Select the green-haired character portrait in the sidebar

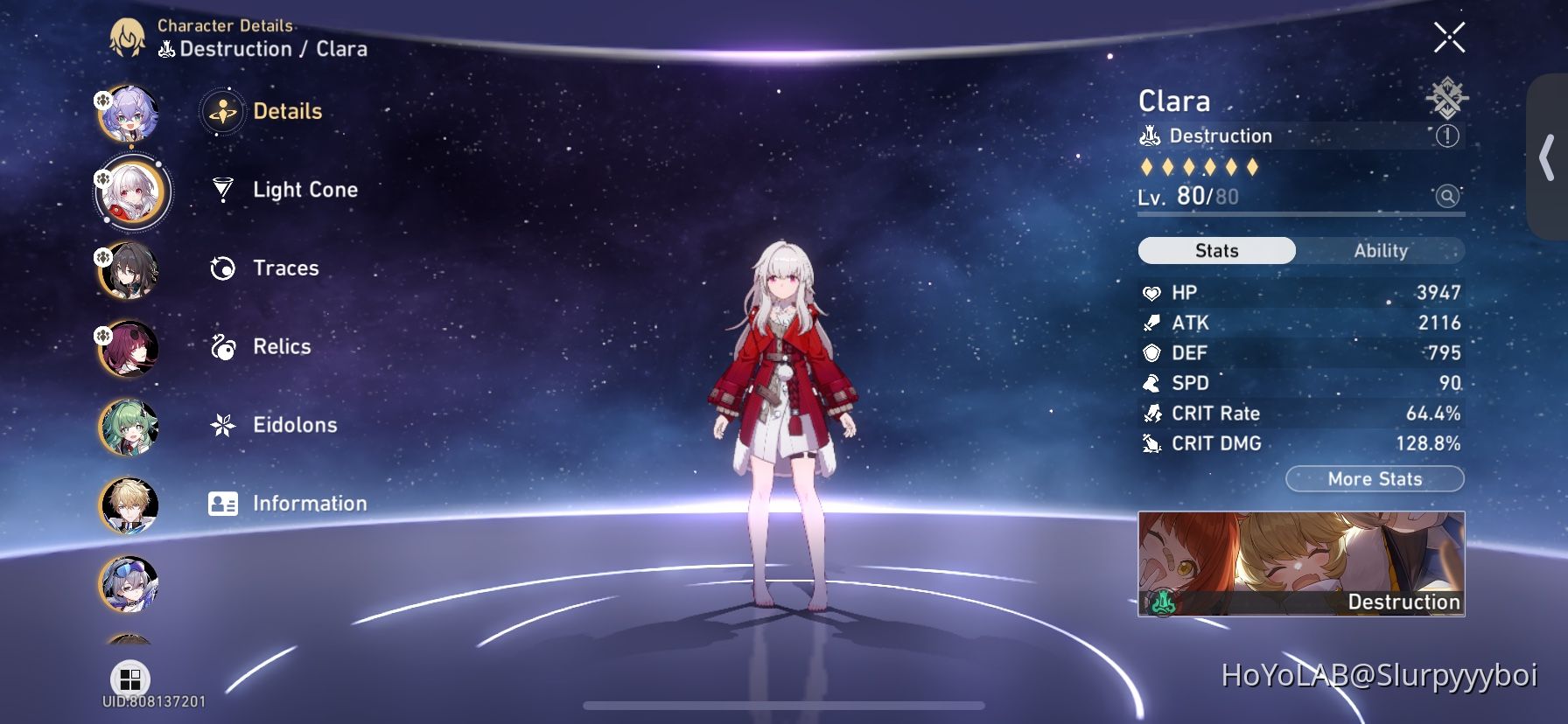pos(129,428)
